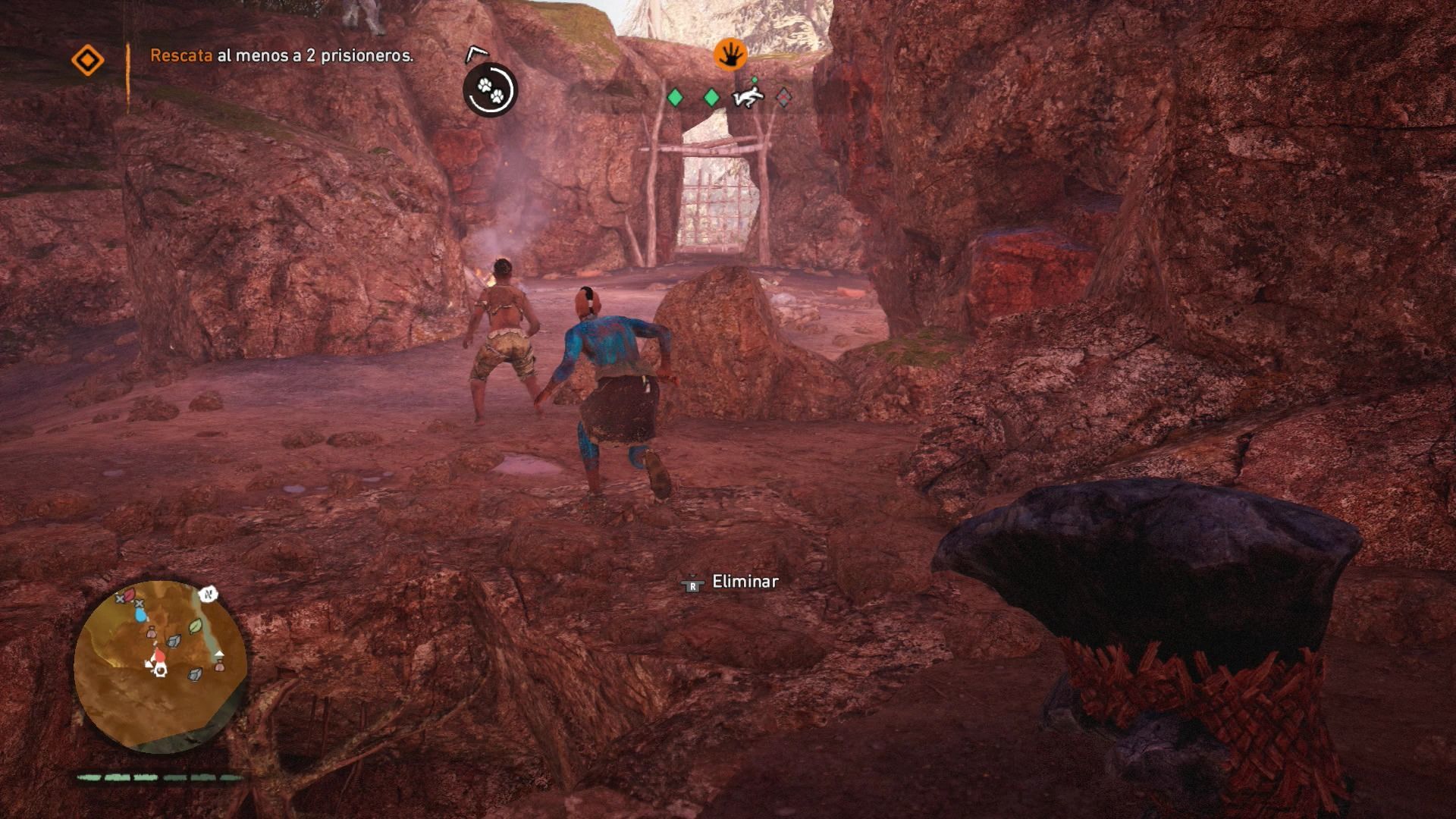Activate the paw print beast companion icon
Viewport: 1456px width, 819px height.
pos(490,90)
